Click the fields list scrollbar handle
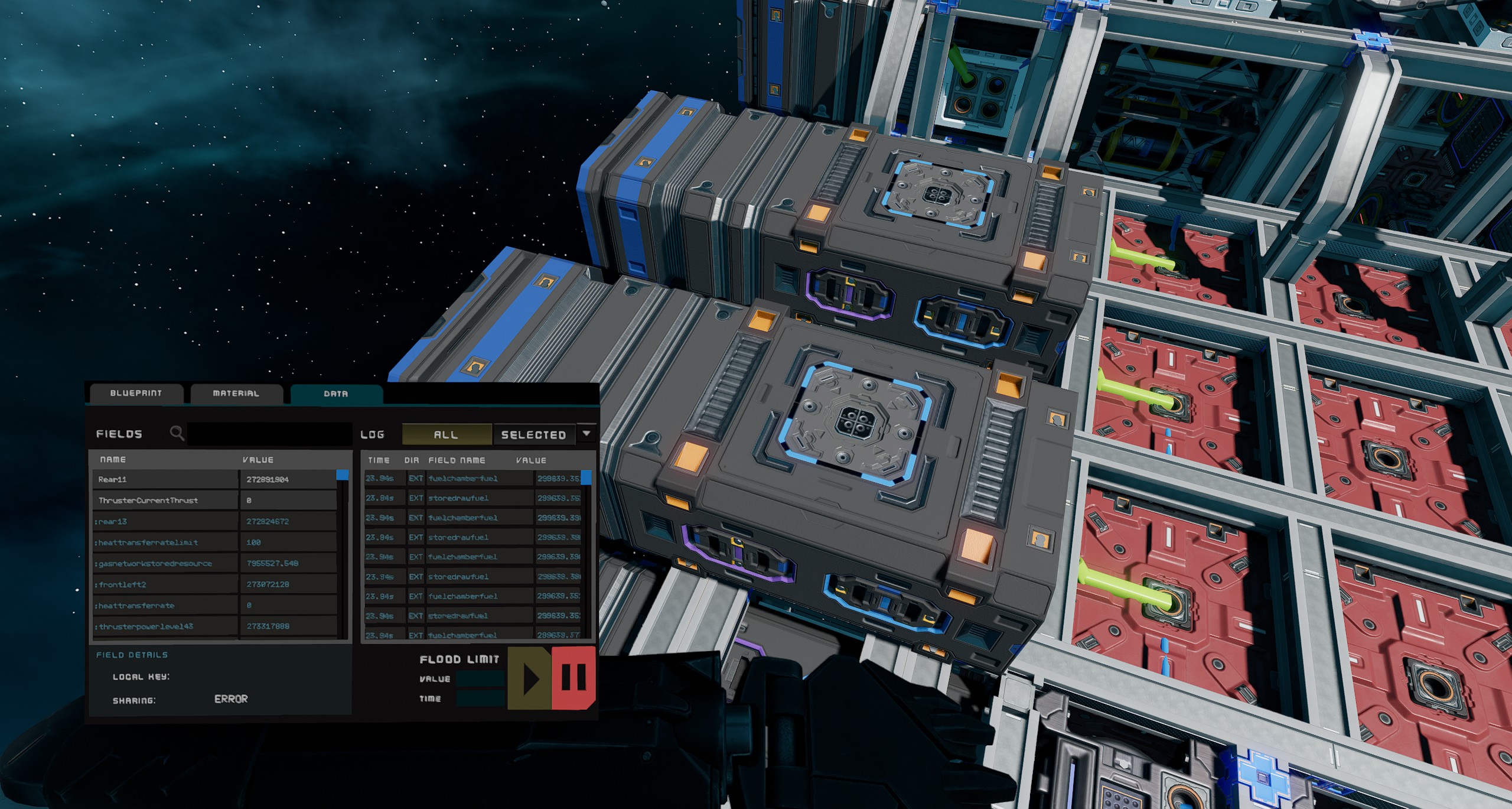 click(342, 475)
